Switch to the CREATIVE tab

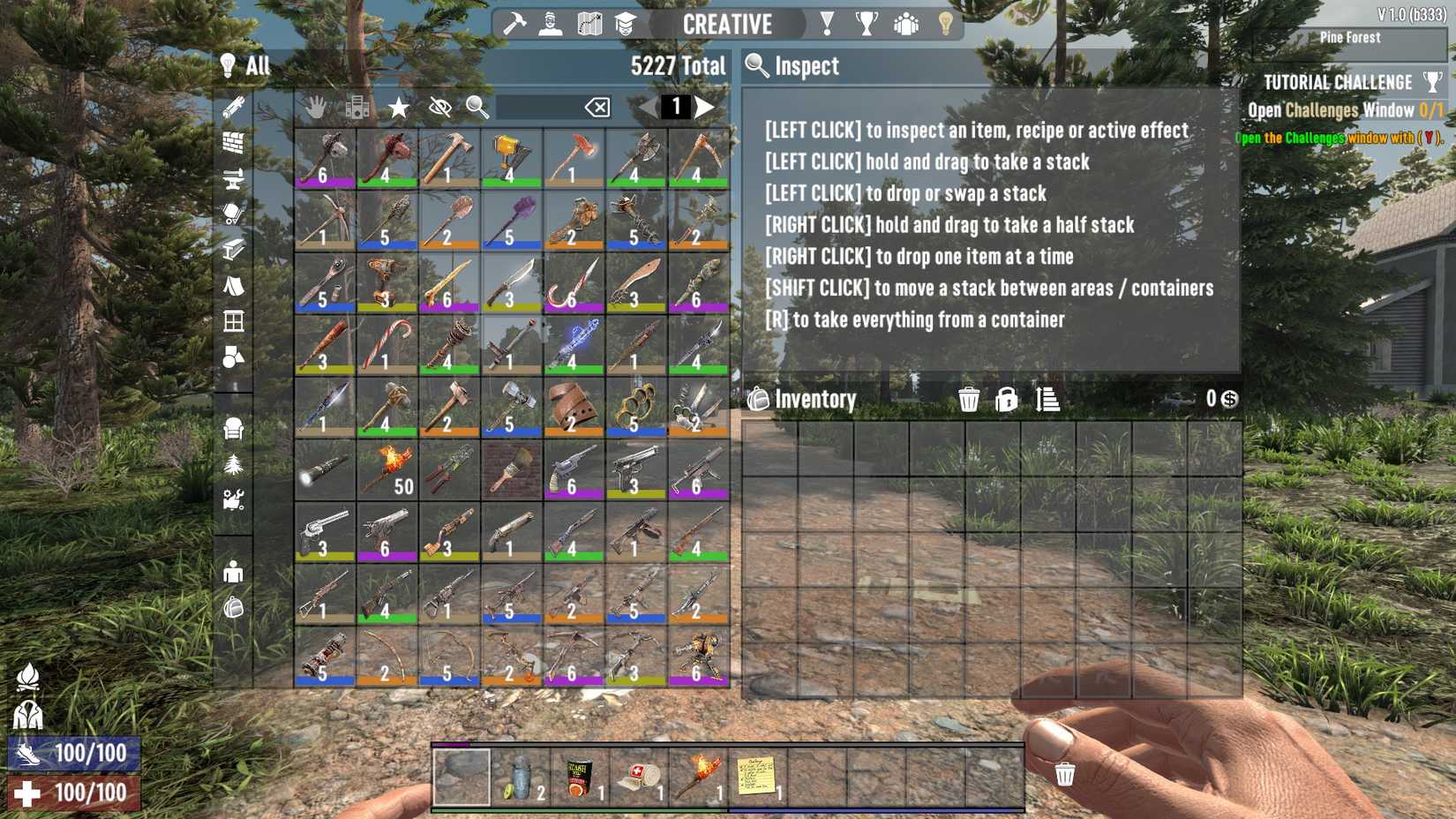(728, 24)
